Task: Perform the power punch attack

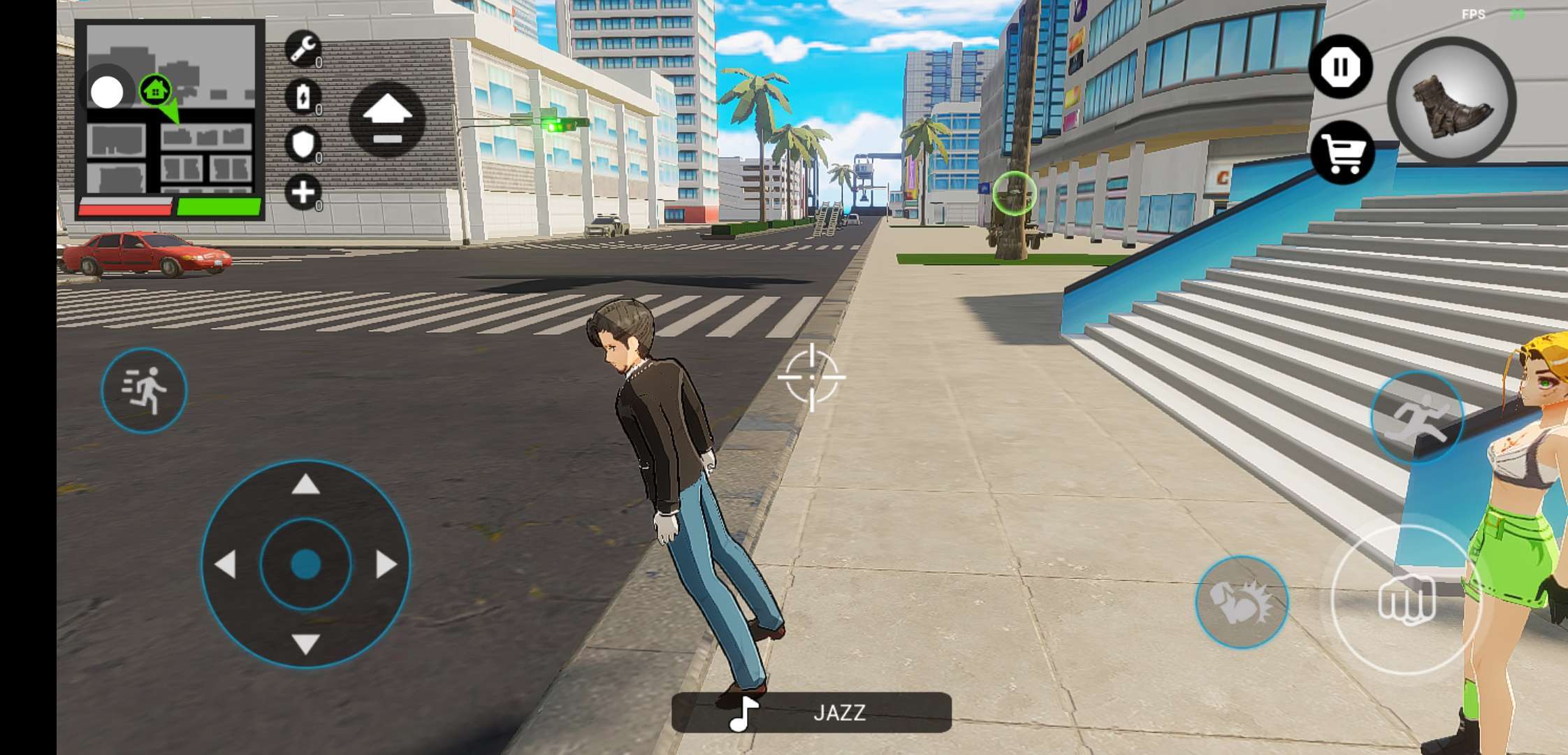Action: pyautogui.click(x=1241, y=602)
